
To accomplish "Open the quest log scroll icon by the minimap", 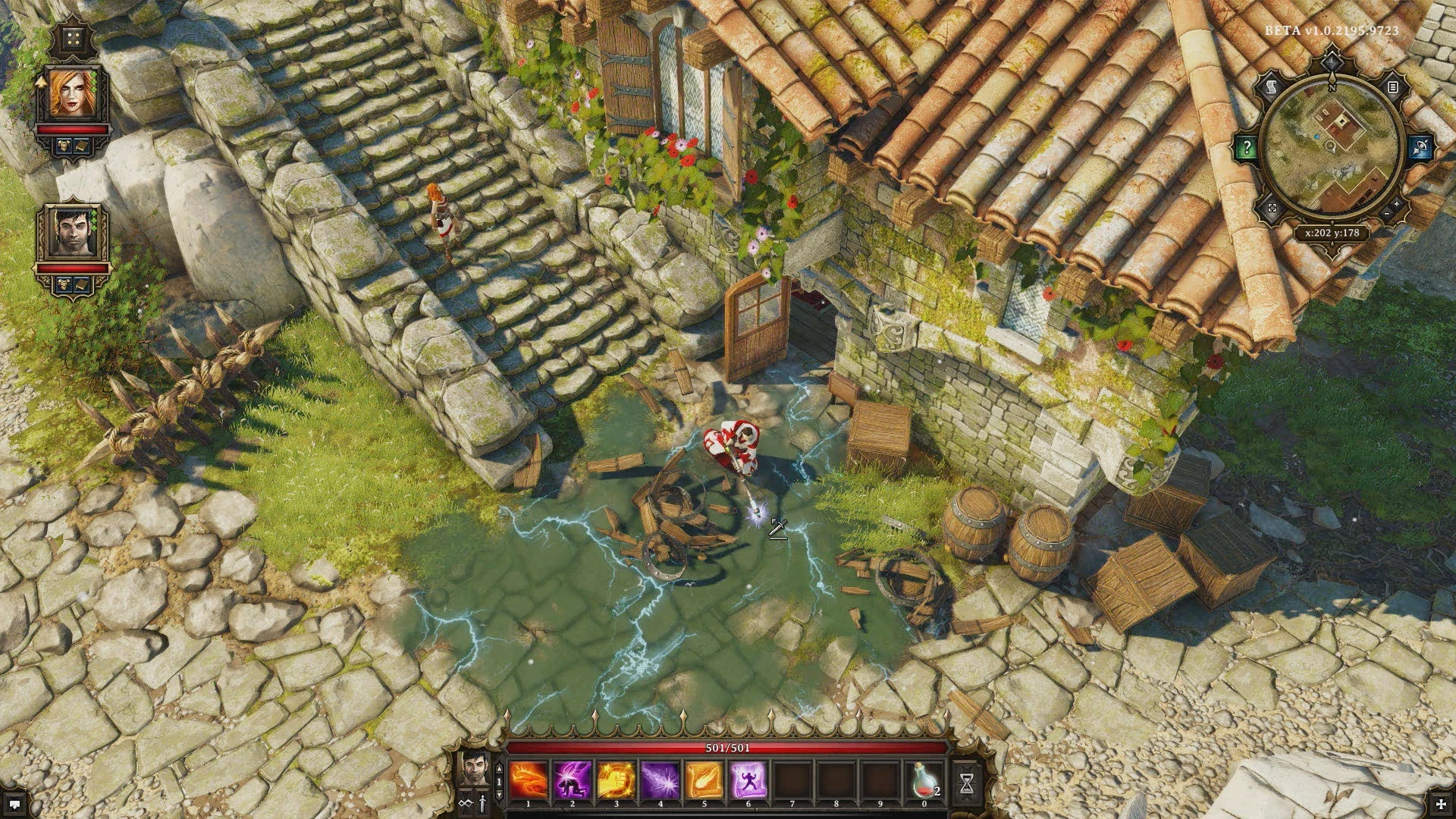I will pos(1270,86).
